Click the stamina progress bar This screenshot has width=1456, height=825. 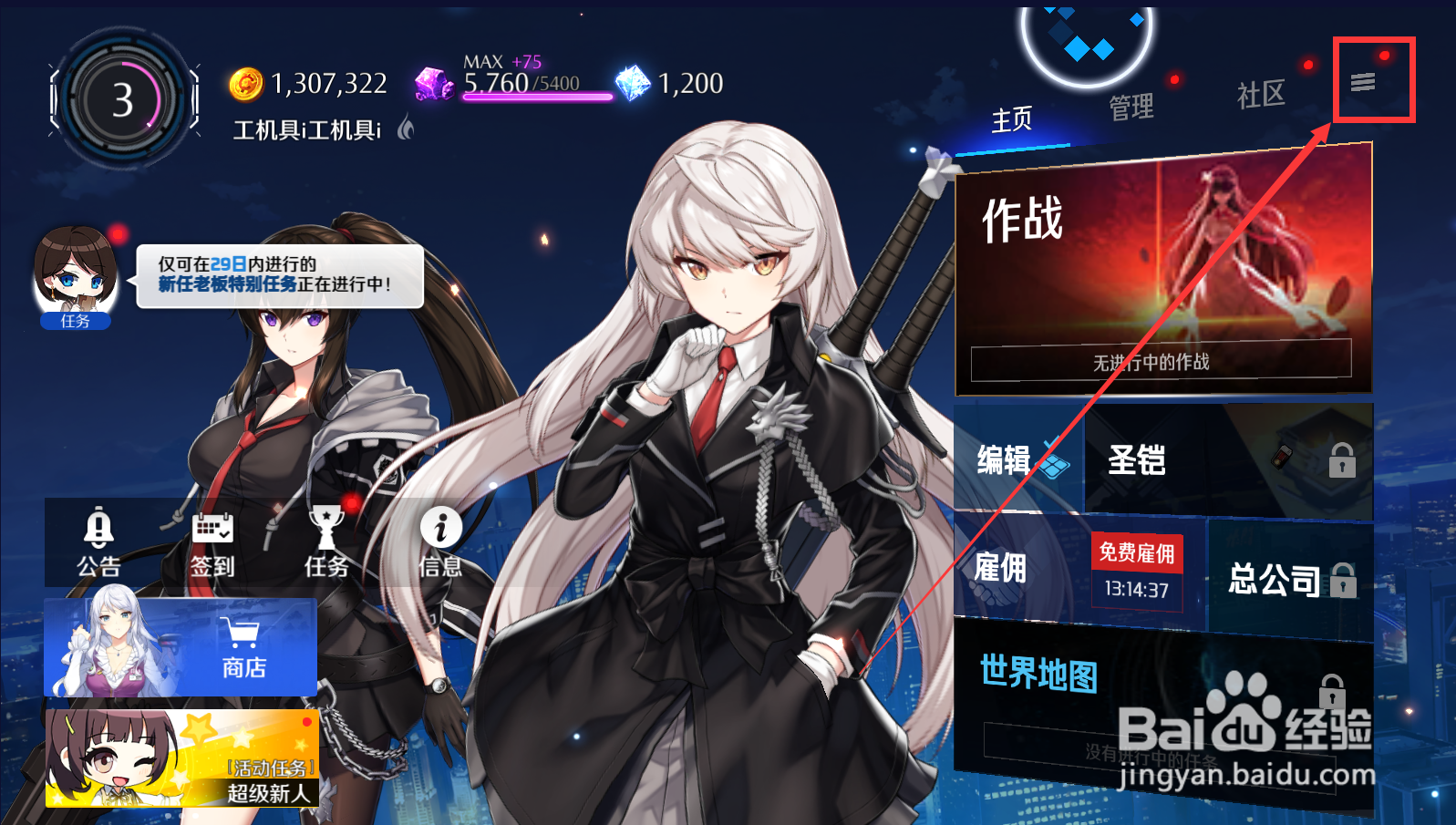tap(538, 97)
